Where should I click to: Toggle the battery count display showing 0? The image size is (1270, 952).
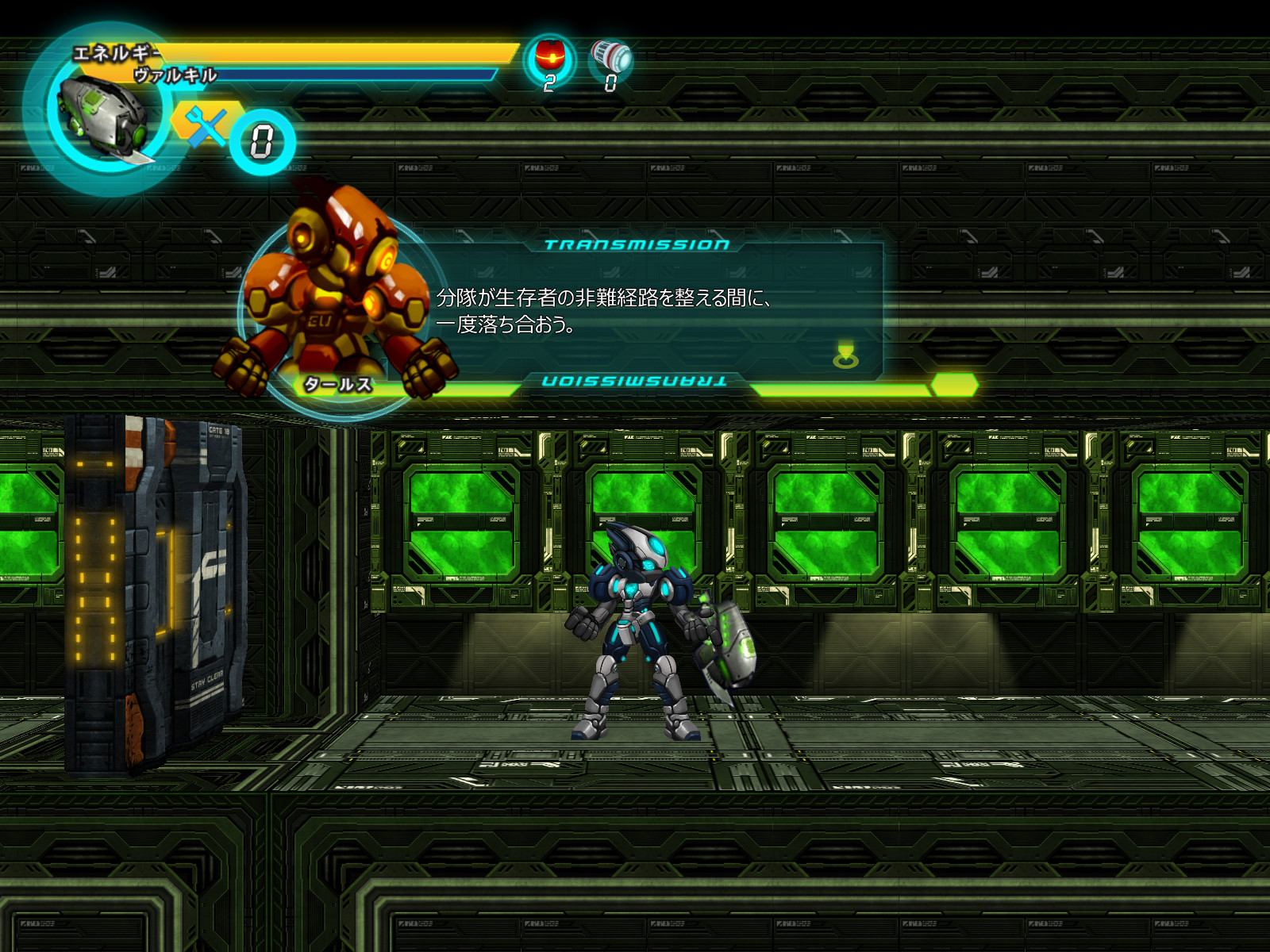[610, 83]
